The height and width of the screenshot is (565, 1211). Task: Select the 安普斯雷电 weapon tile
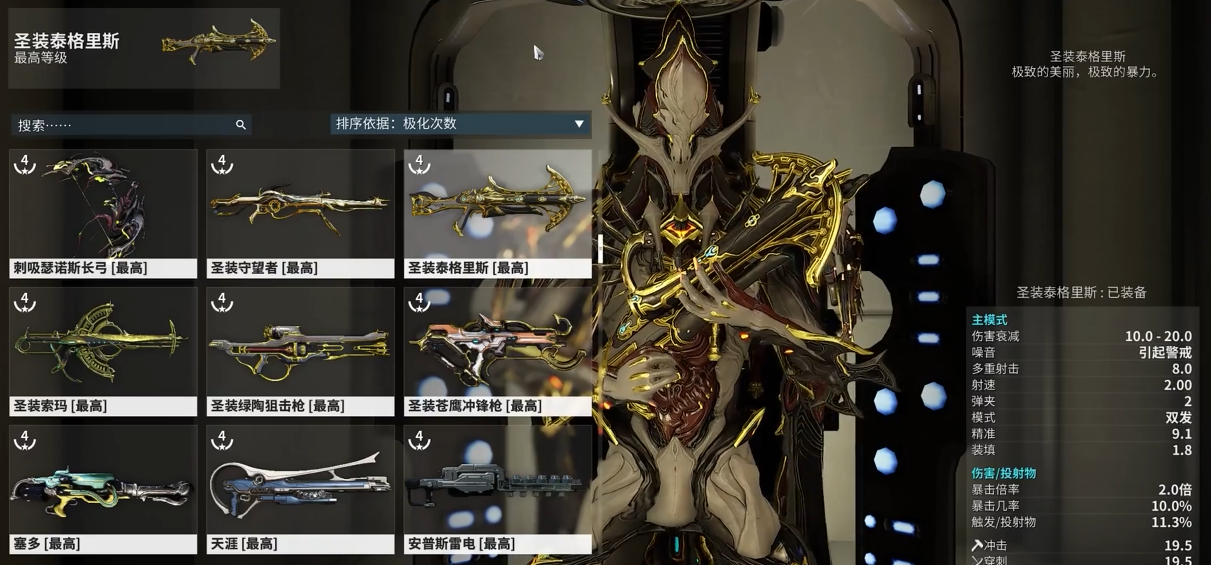[498, 489]
